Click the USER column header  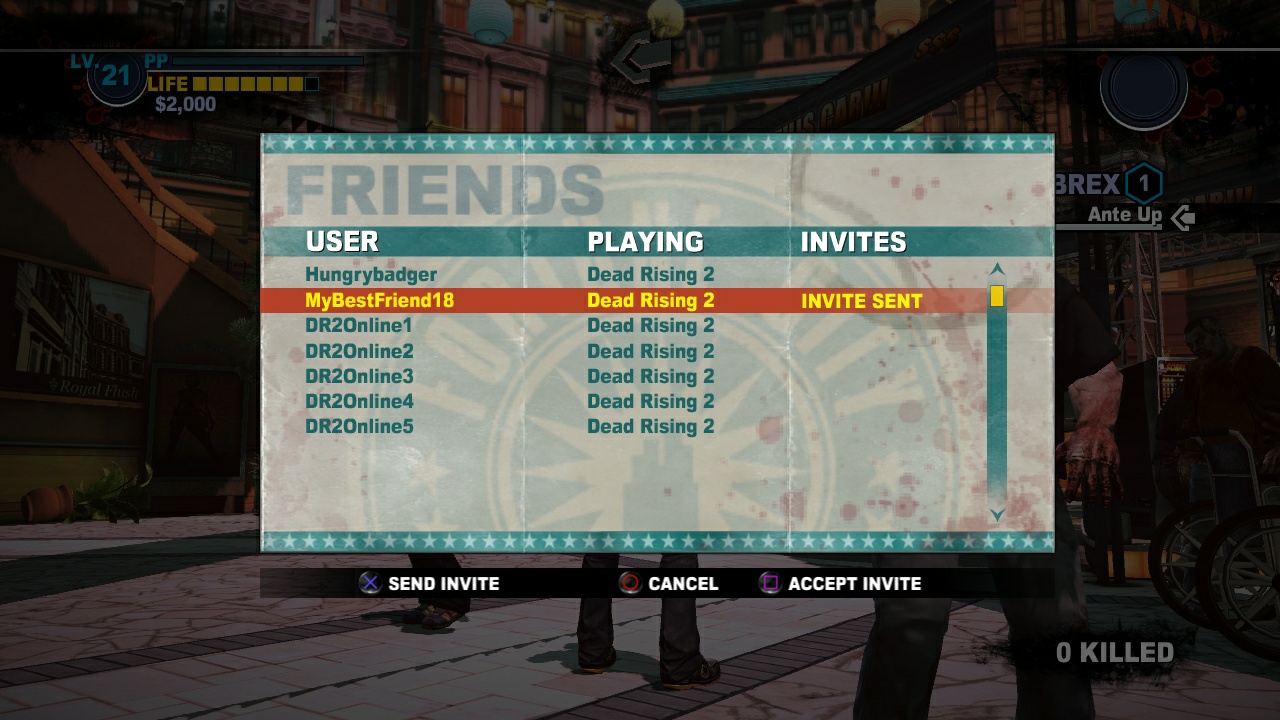(x=343, y=241)
